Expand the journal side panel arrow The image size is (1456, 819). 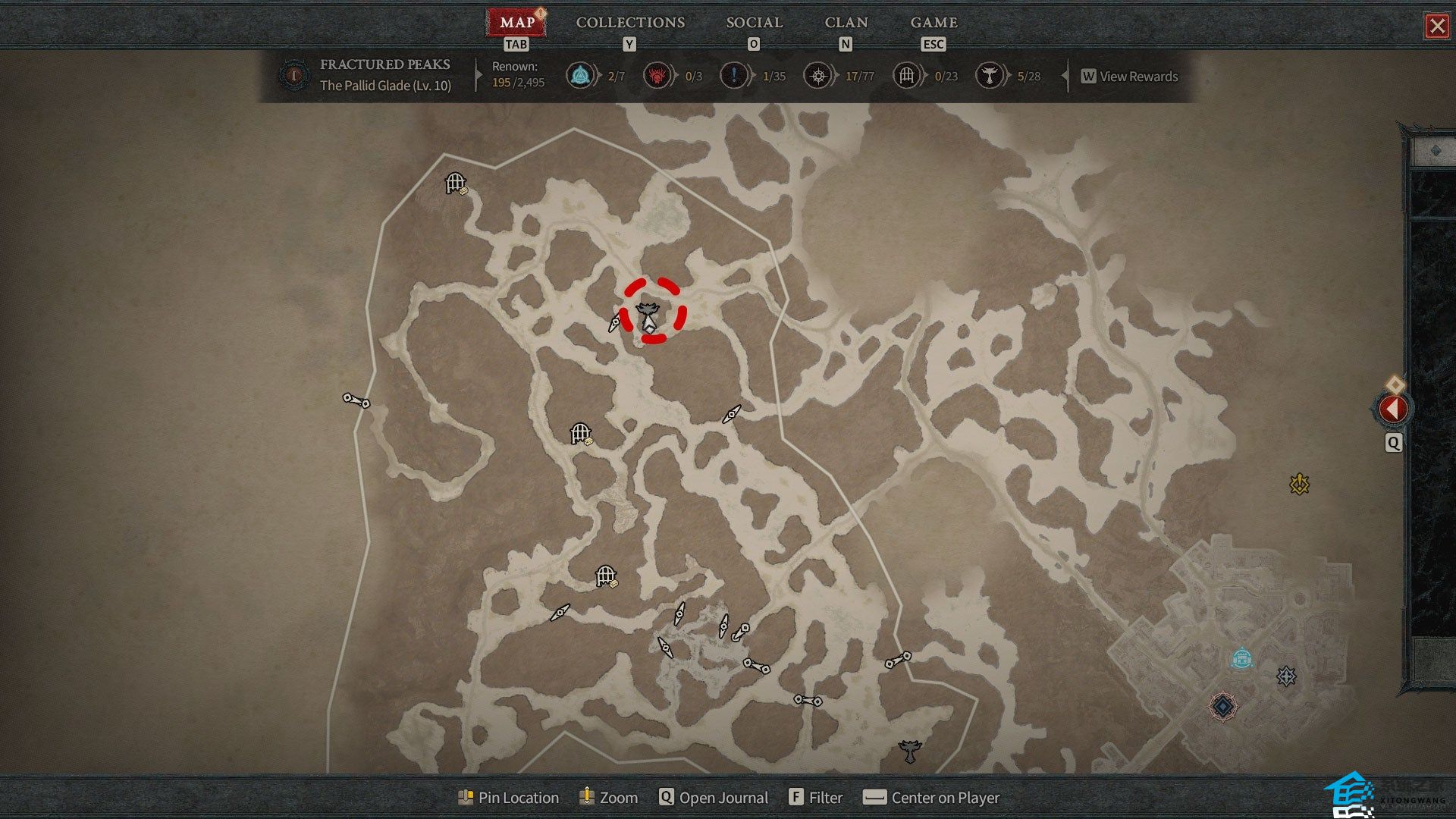(1393, 409)
